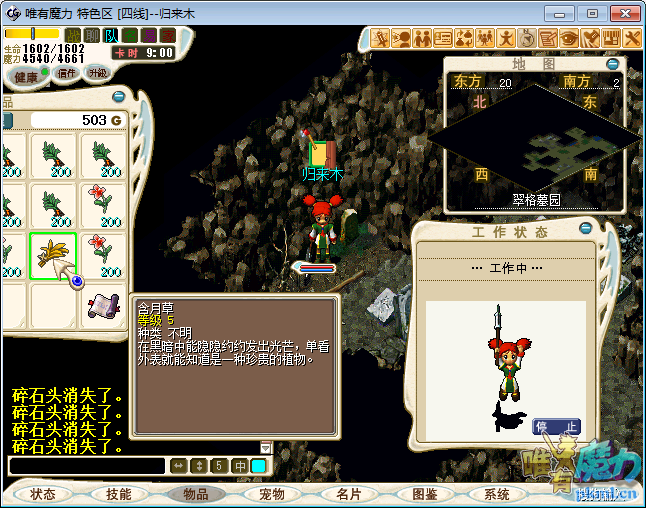Viewport: 646px width, 508px height.
Task: Click the chat text input box
Action: 86,466
